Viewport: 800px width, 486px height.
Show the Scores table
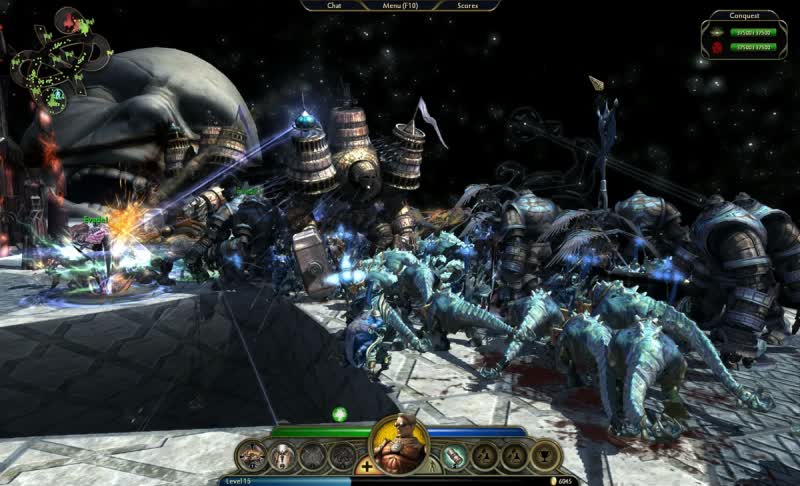467,5
